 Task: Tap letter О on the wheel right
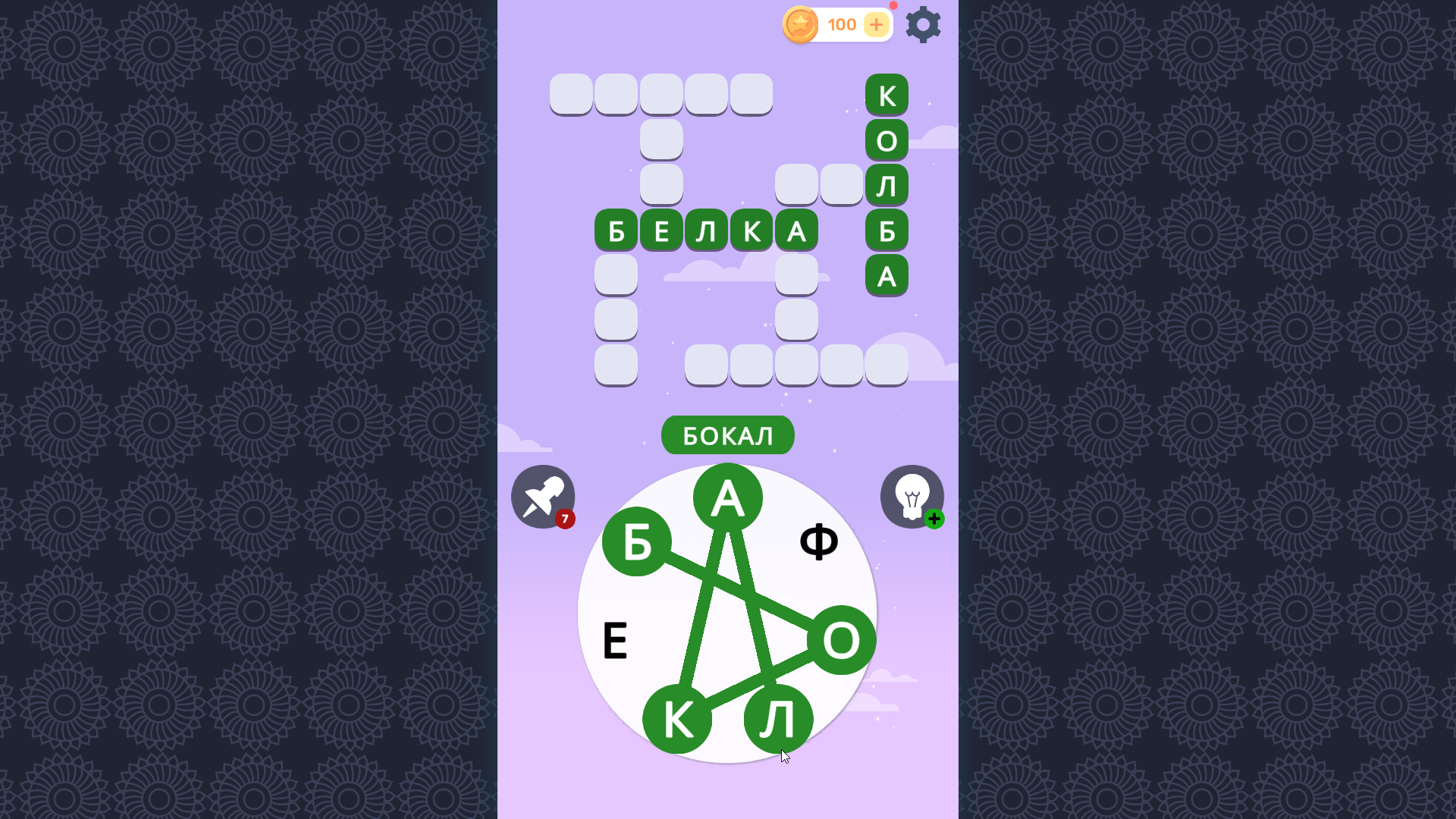pos(839,639)
